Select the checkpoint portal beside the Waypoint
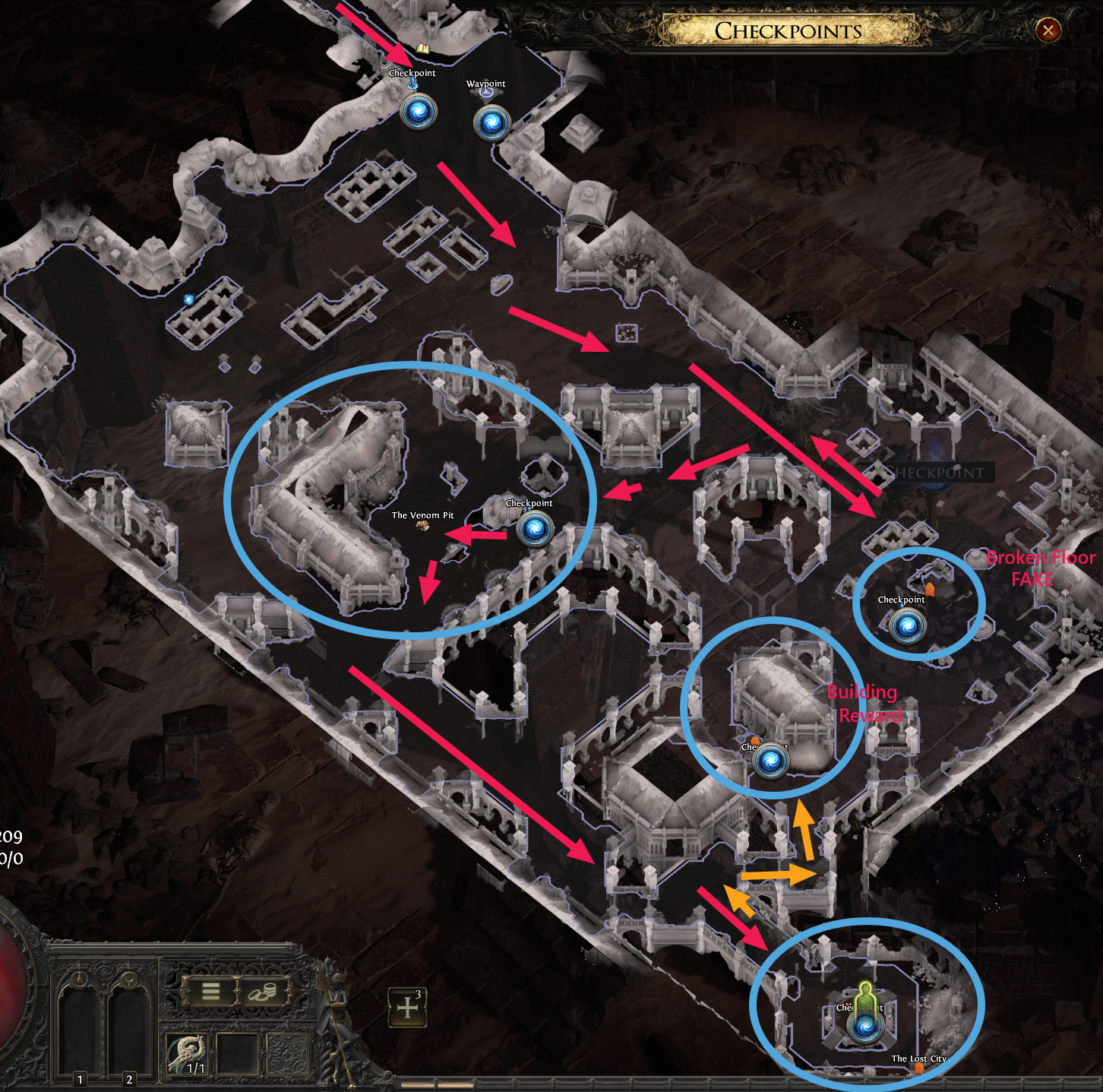Screen dimensions: 1103x1092 click(x=418, y=112)
